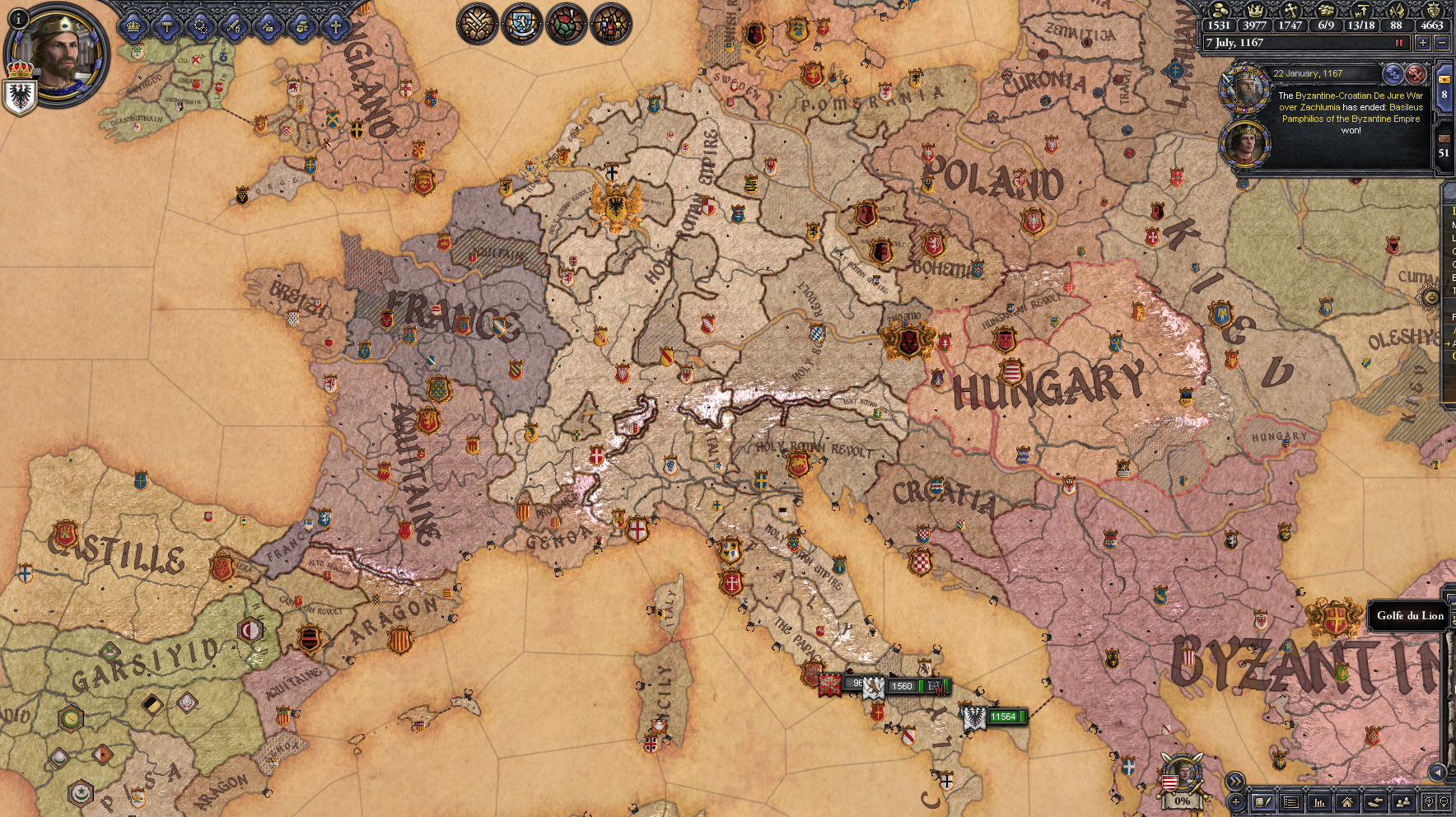Open the Military screen via the sword icon
The height and width of the screenshot is (817, 1456).
pos(235,27)
